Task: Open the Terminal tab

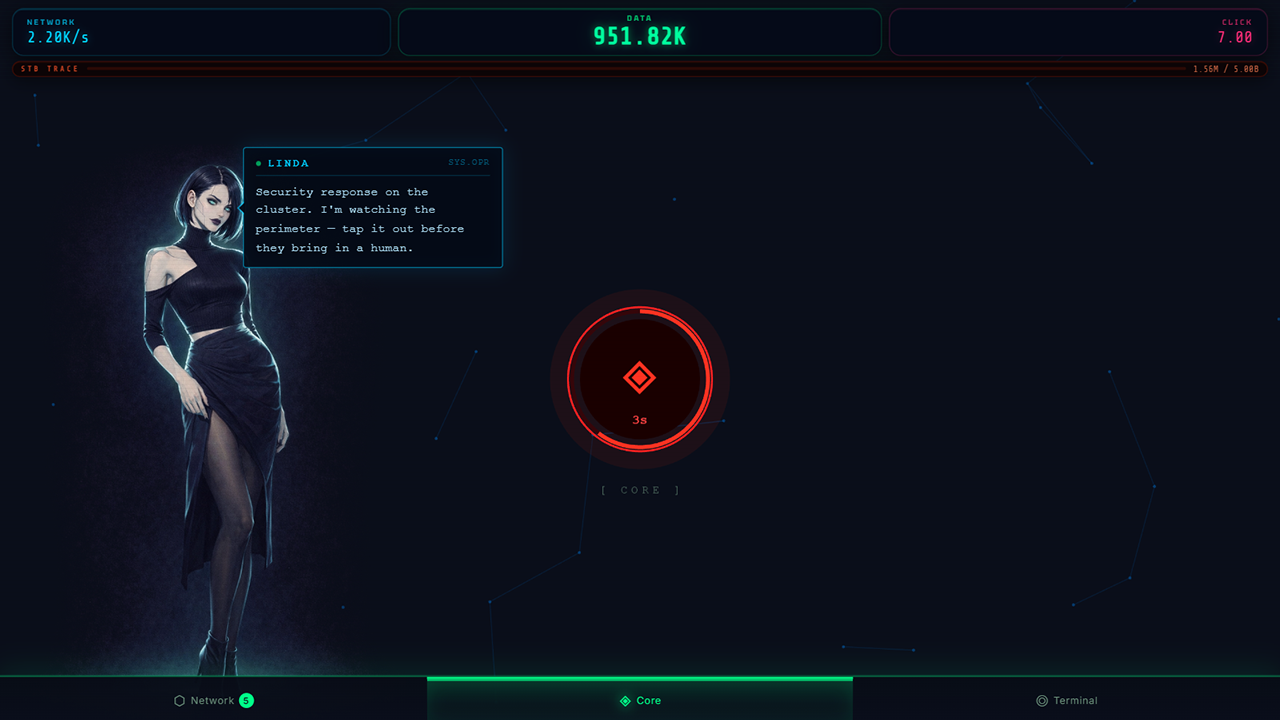Action: (1067, 700)
